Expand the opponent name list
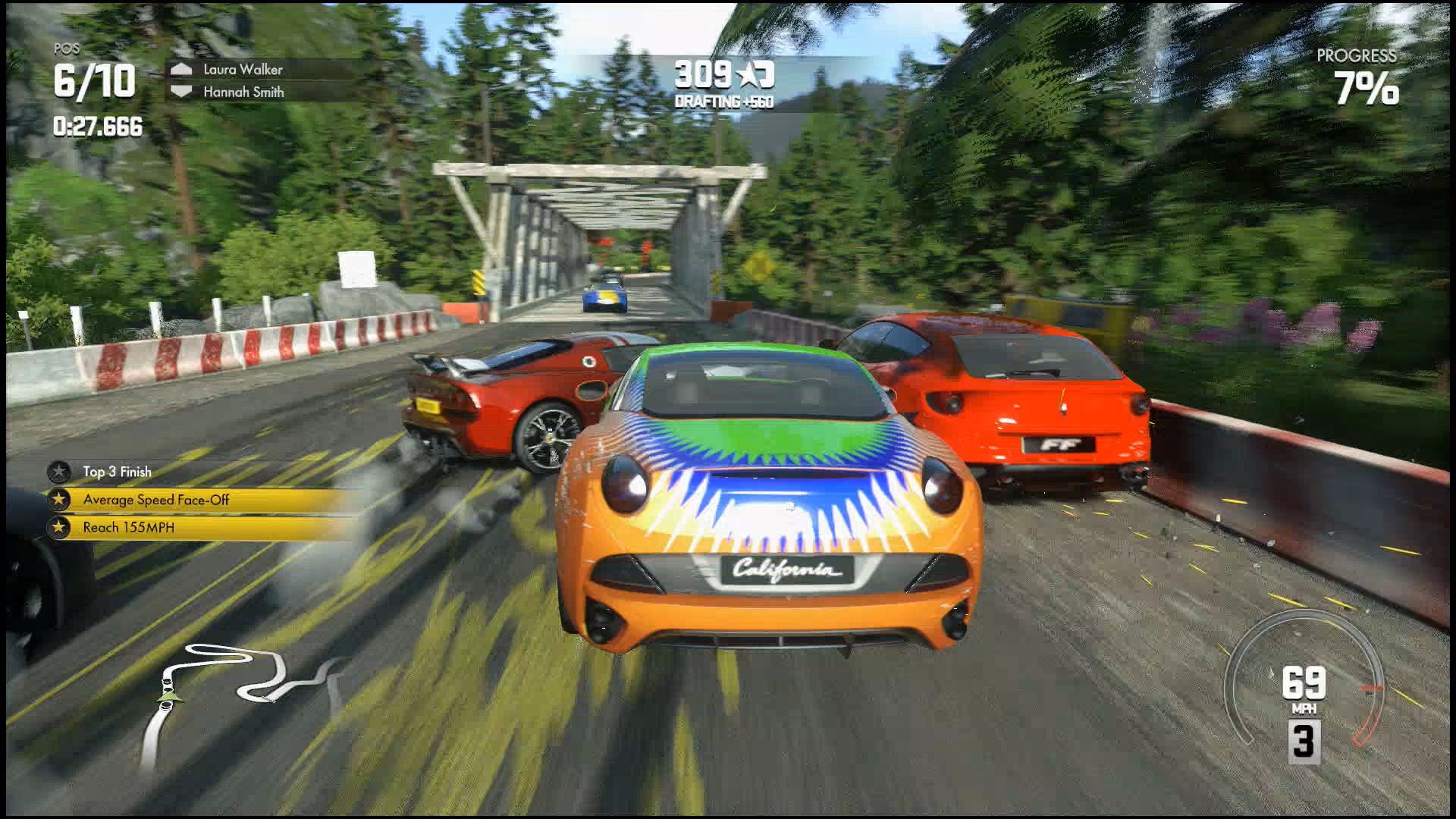This screenshot has width=1456, height=819. 243,80
